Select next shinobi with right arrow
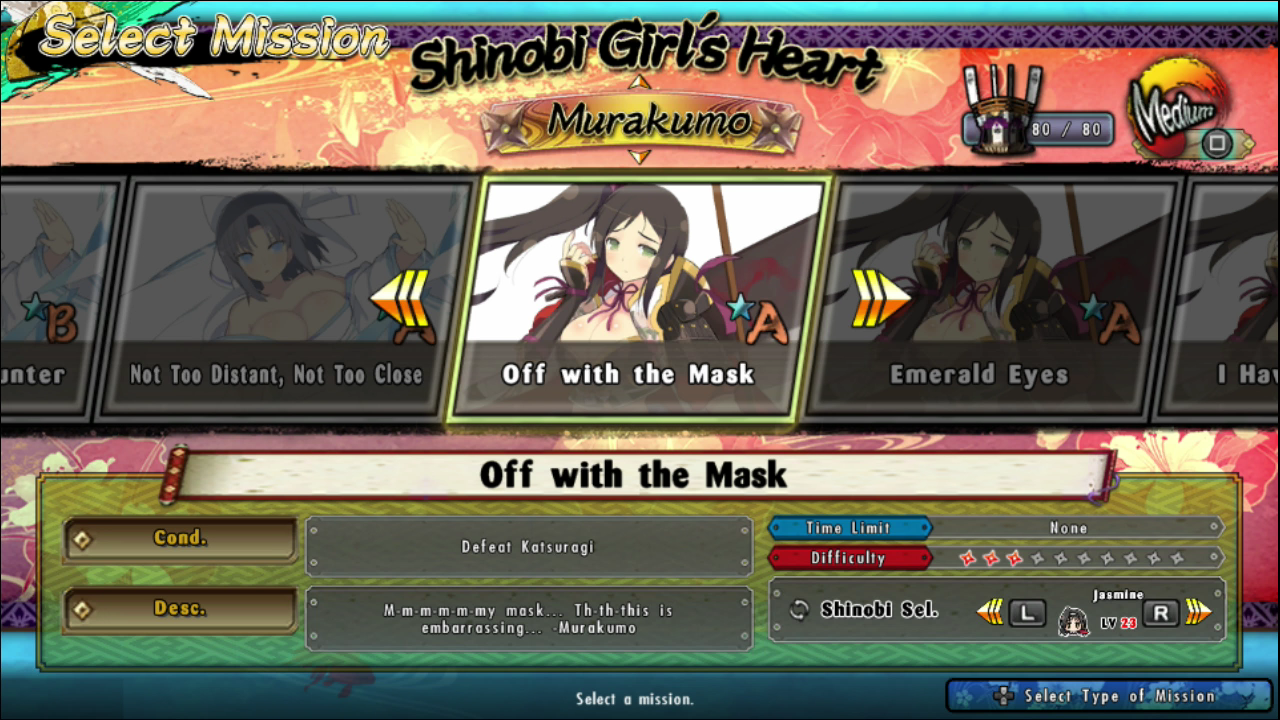 click(1198, 612)
